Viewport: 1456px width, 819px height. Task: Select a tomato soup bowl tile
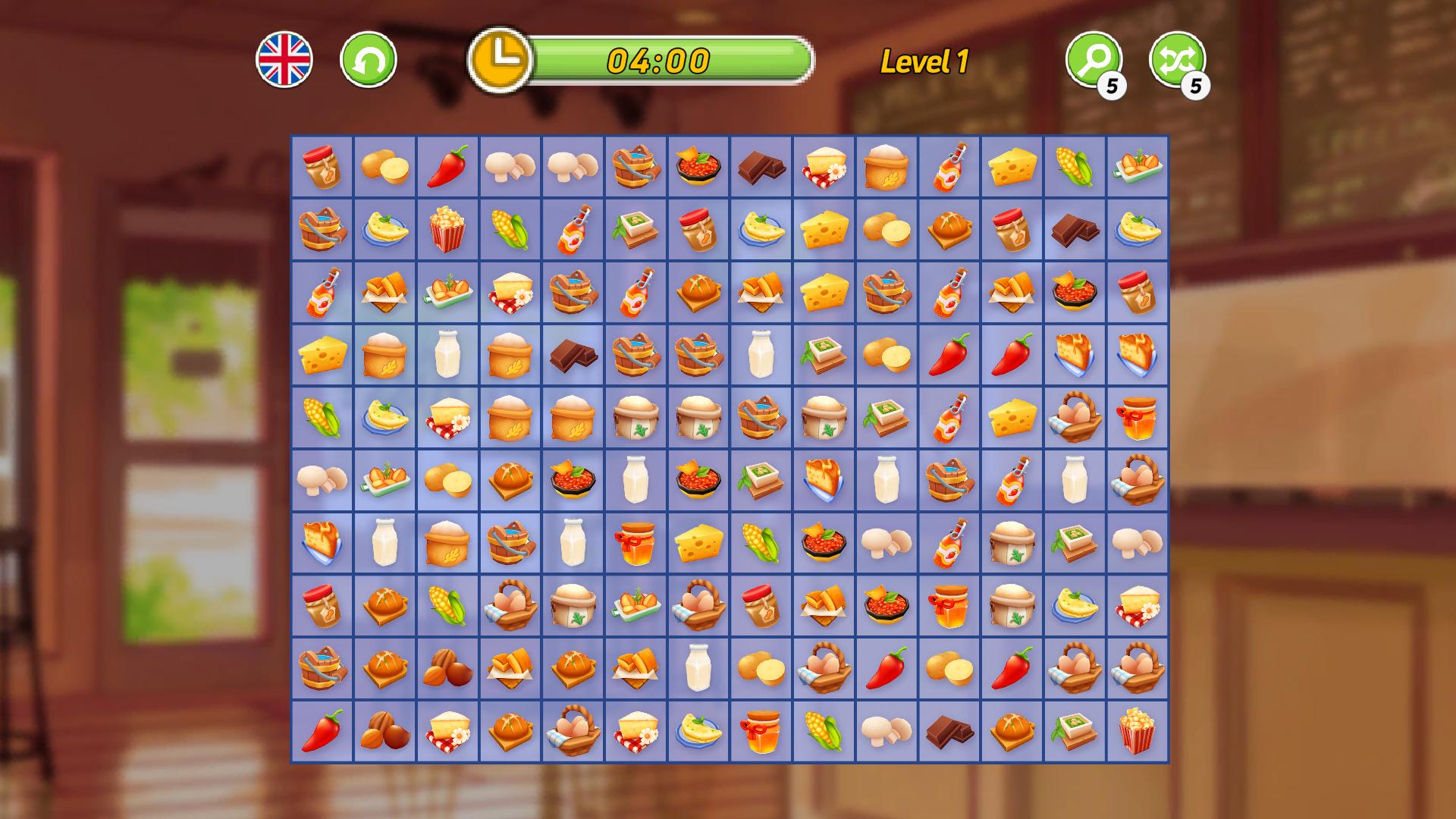[x=698, y=167]
